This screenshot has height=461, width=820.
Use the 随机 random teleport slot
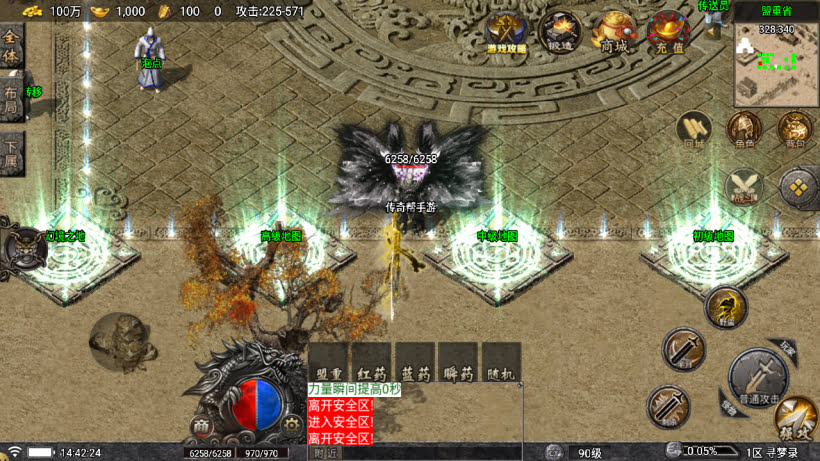pyautogui.click(x=502, y=363)
